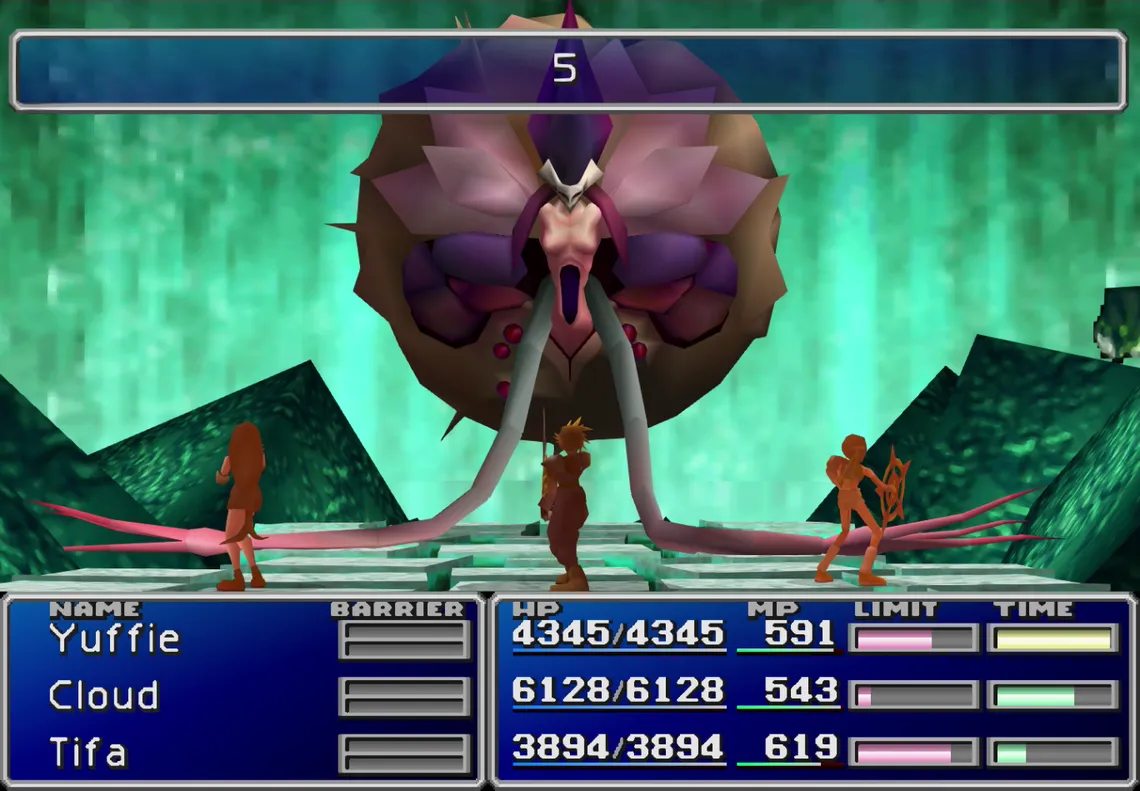This screenshot has width=1140, height=791.
Task: Choose Cloud's name row
Action: coord(104,695)
